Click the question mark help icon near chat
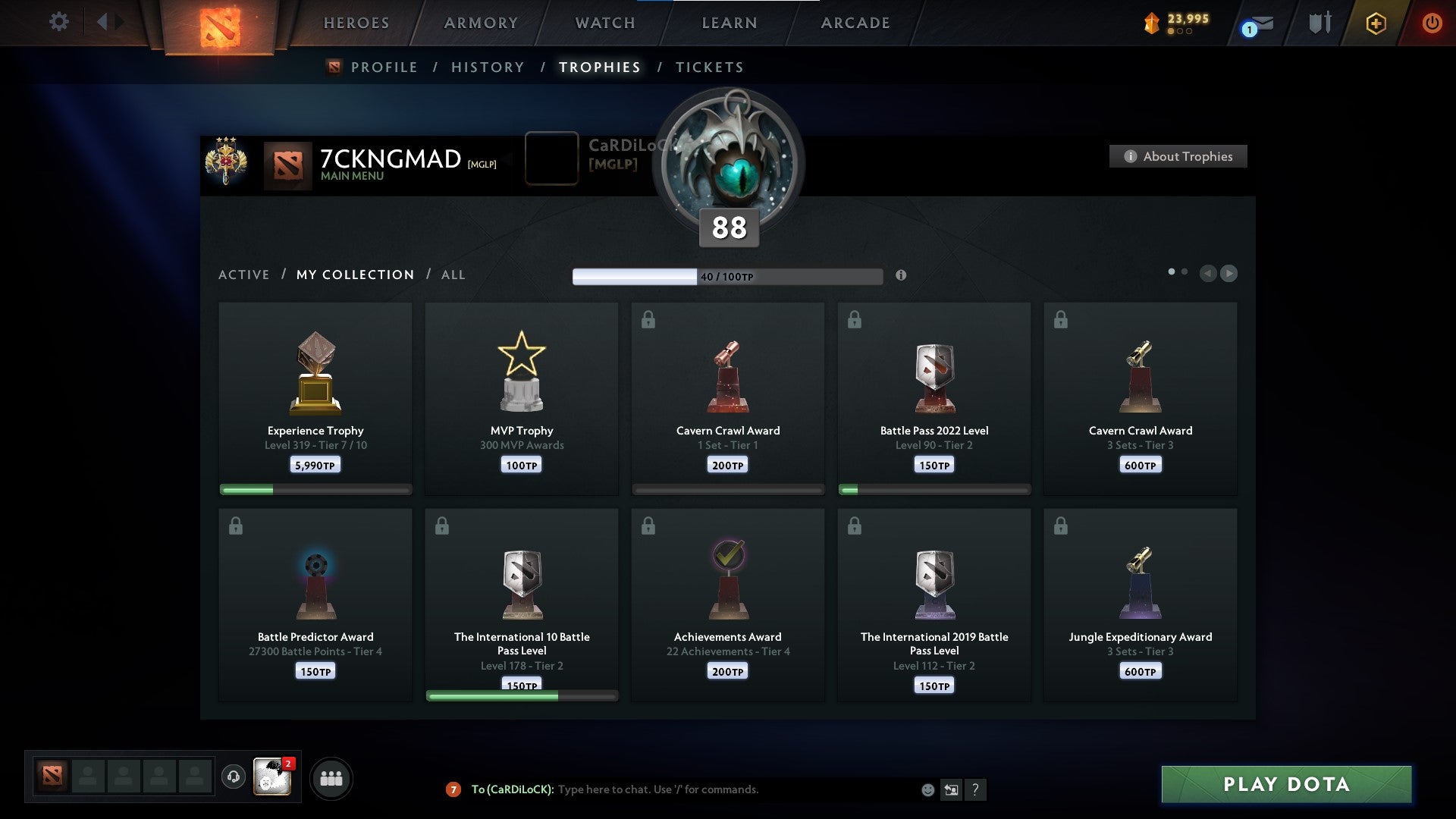The height and width of the screenshot is (819, 1456). point(977,790)
